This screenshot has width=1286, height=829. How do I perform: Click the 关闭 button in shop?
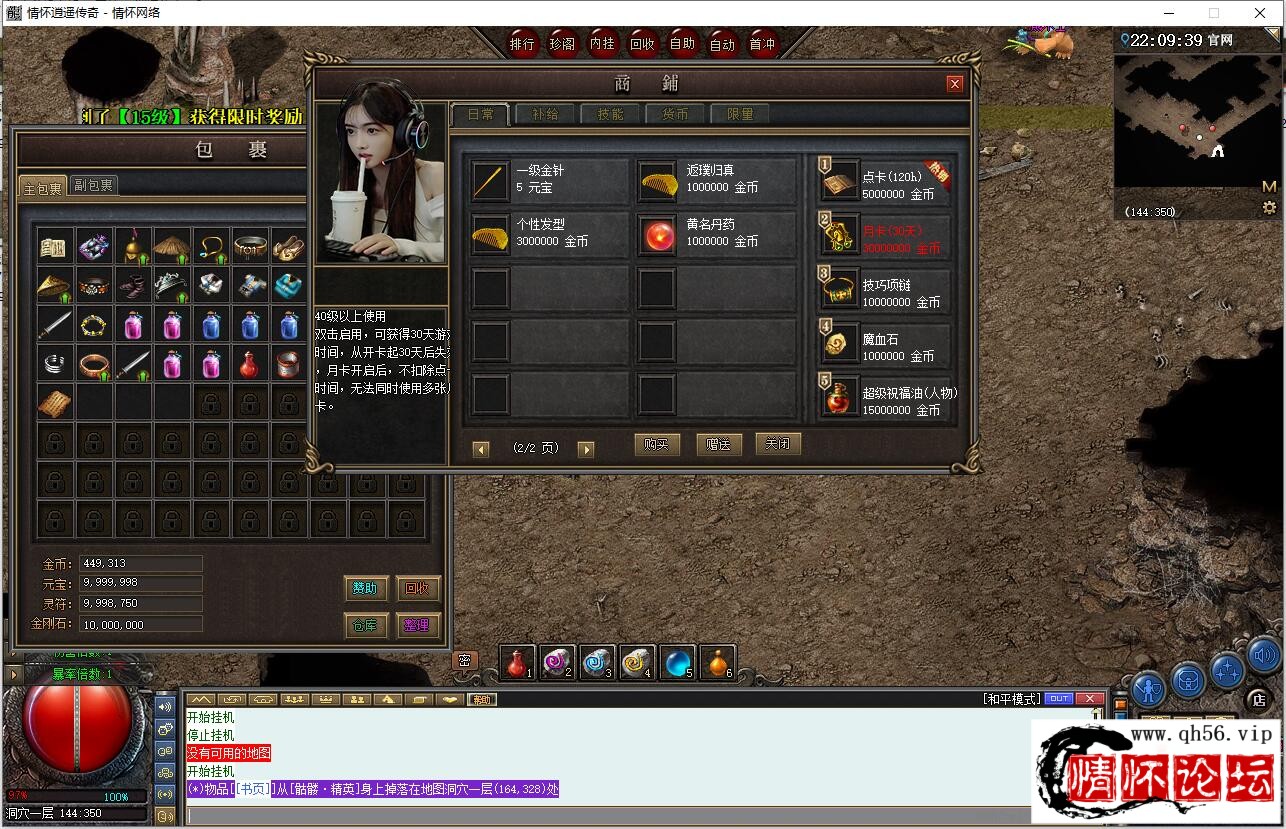pos(778,444)
